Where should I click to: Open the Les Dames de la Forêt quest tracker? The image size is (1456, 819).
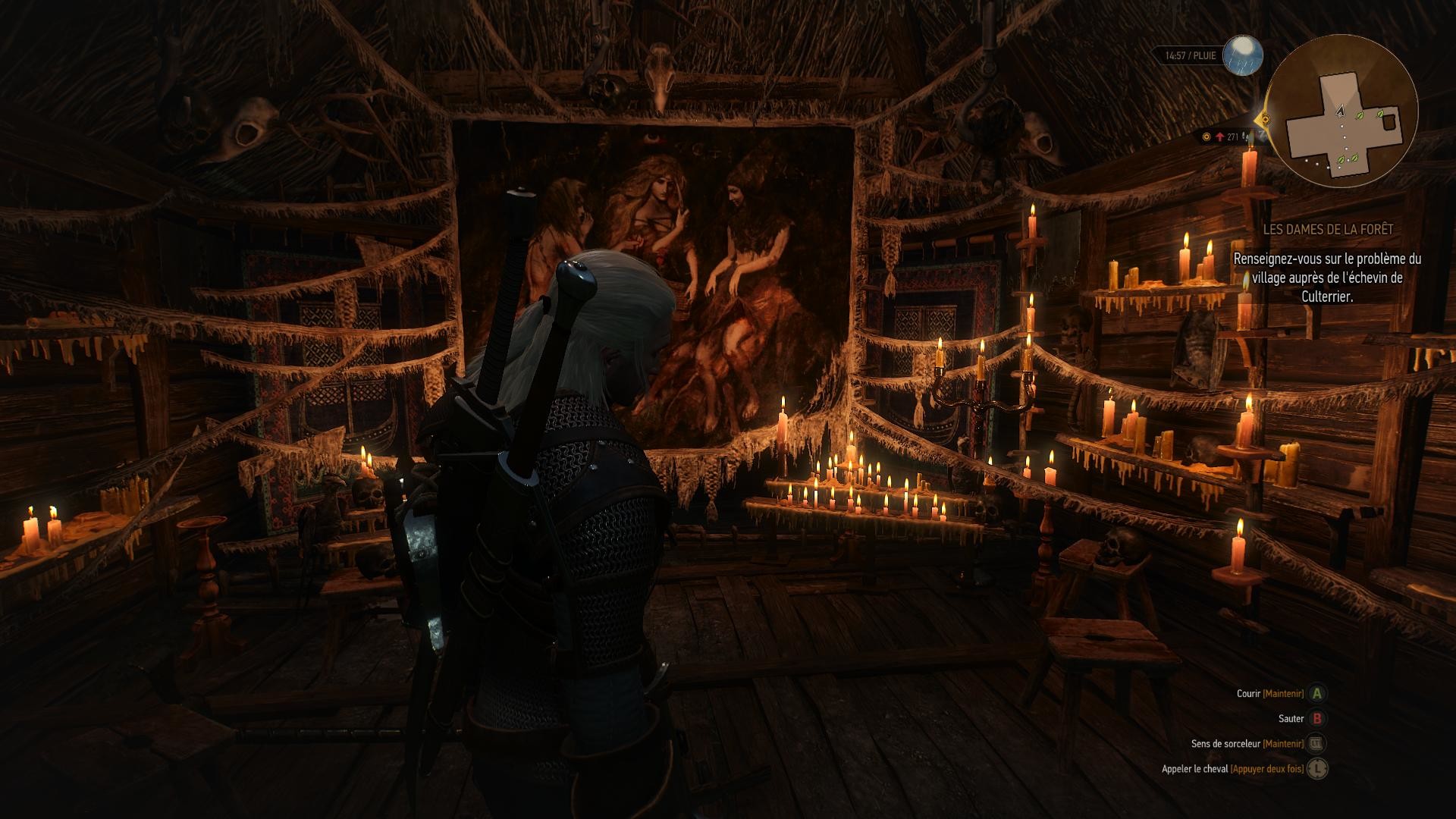click(1327, 229)
